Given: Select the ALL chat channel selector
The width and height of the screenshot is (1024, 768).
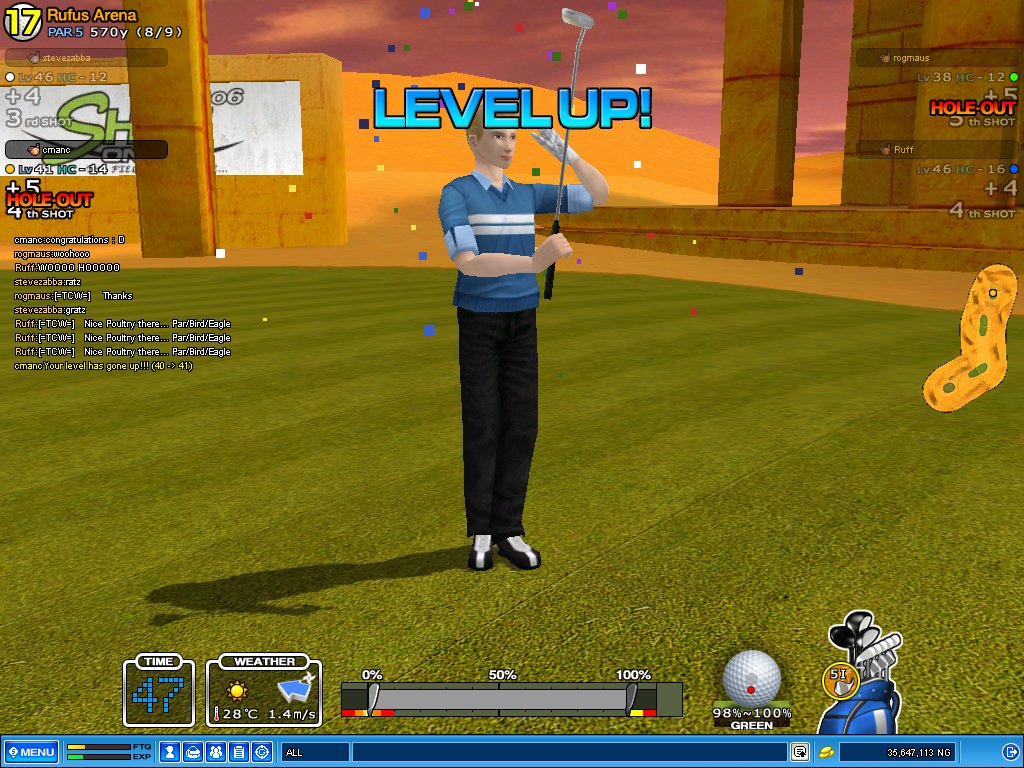Looking at the screenshot, I should coord(315,752).
